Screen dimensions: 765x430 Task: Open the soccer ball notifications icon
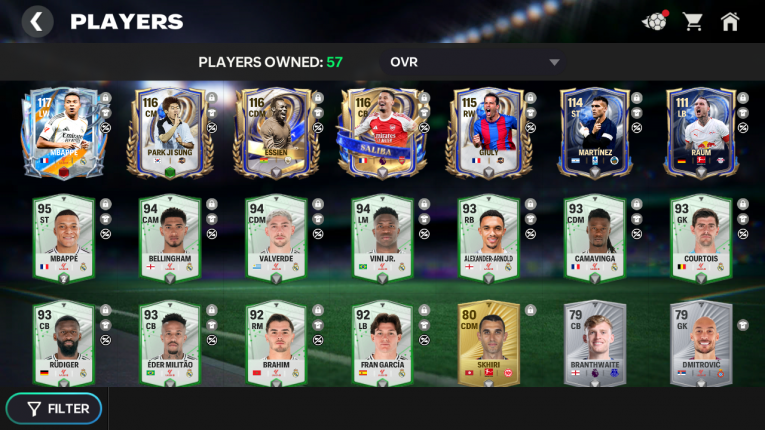654,21
